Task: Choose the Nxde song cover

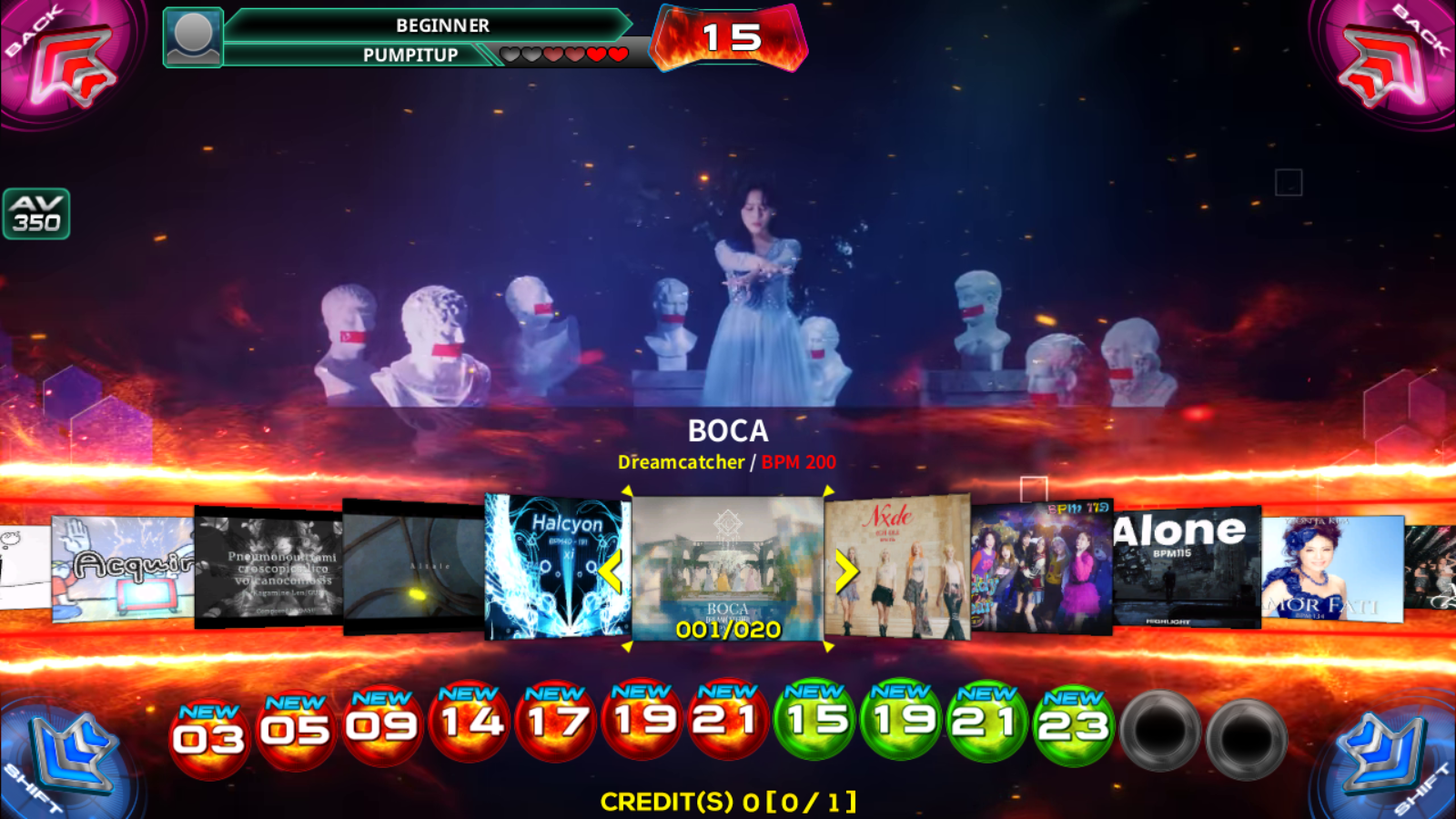Action: click(897, 566)
